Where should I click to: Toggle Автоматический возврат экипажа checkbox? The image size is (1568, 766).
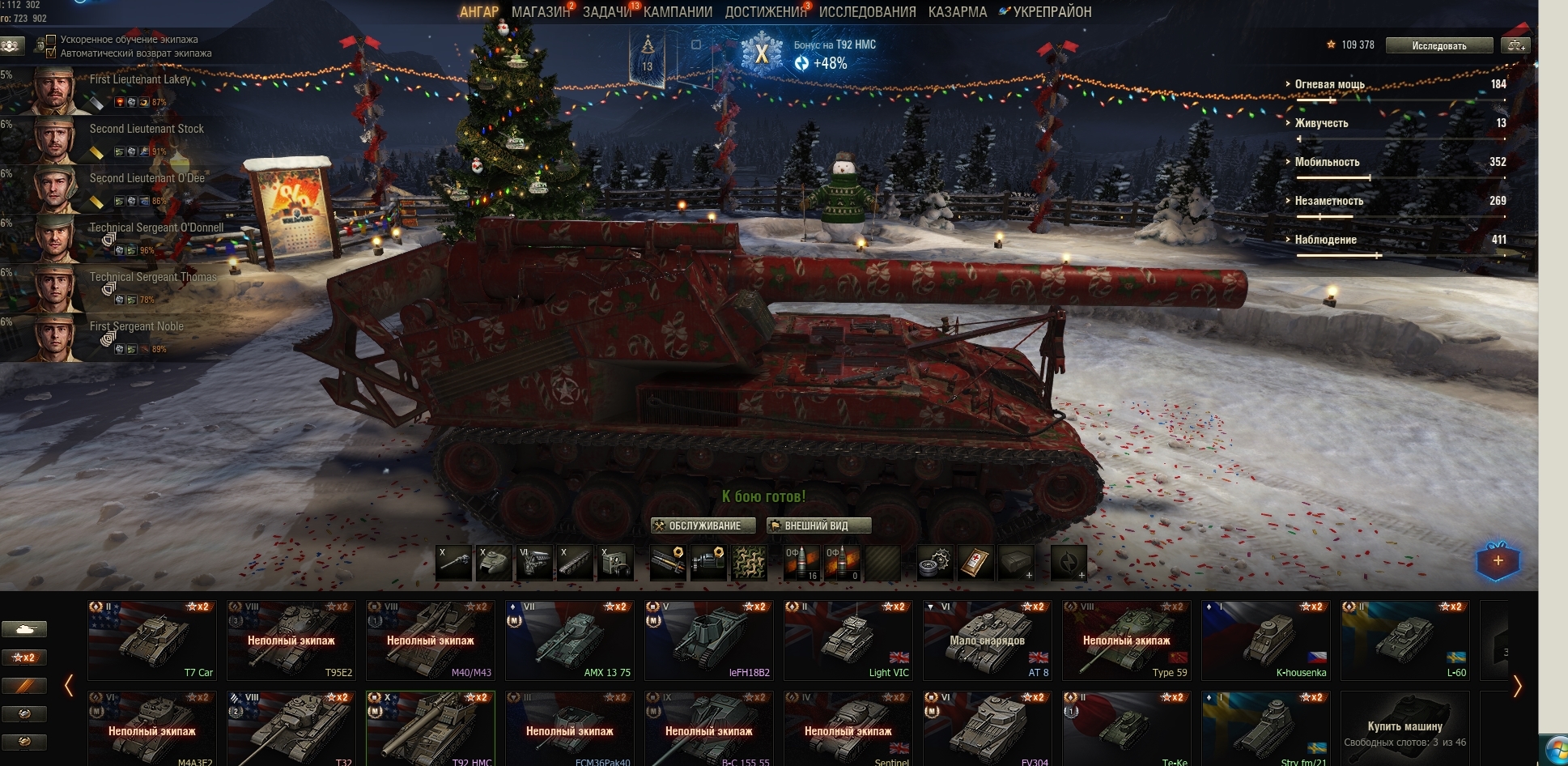point(51,53)
